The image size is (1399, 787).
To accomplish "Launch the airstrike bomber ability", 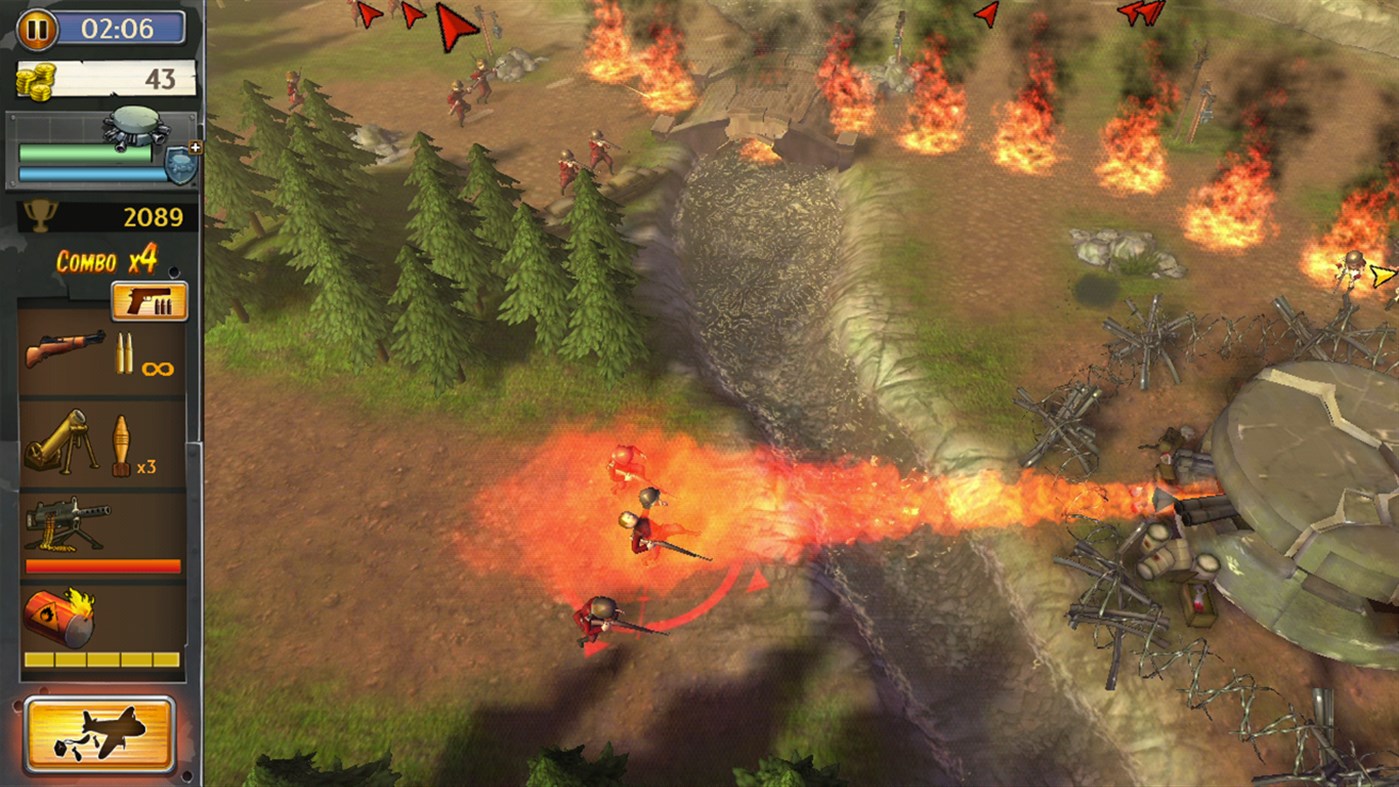I will click(x=100, y=733).
